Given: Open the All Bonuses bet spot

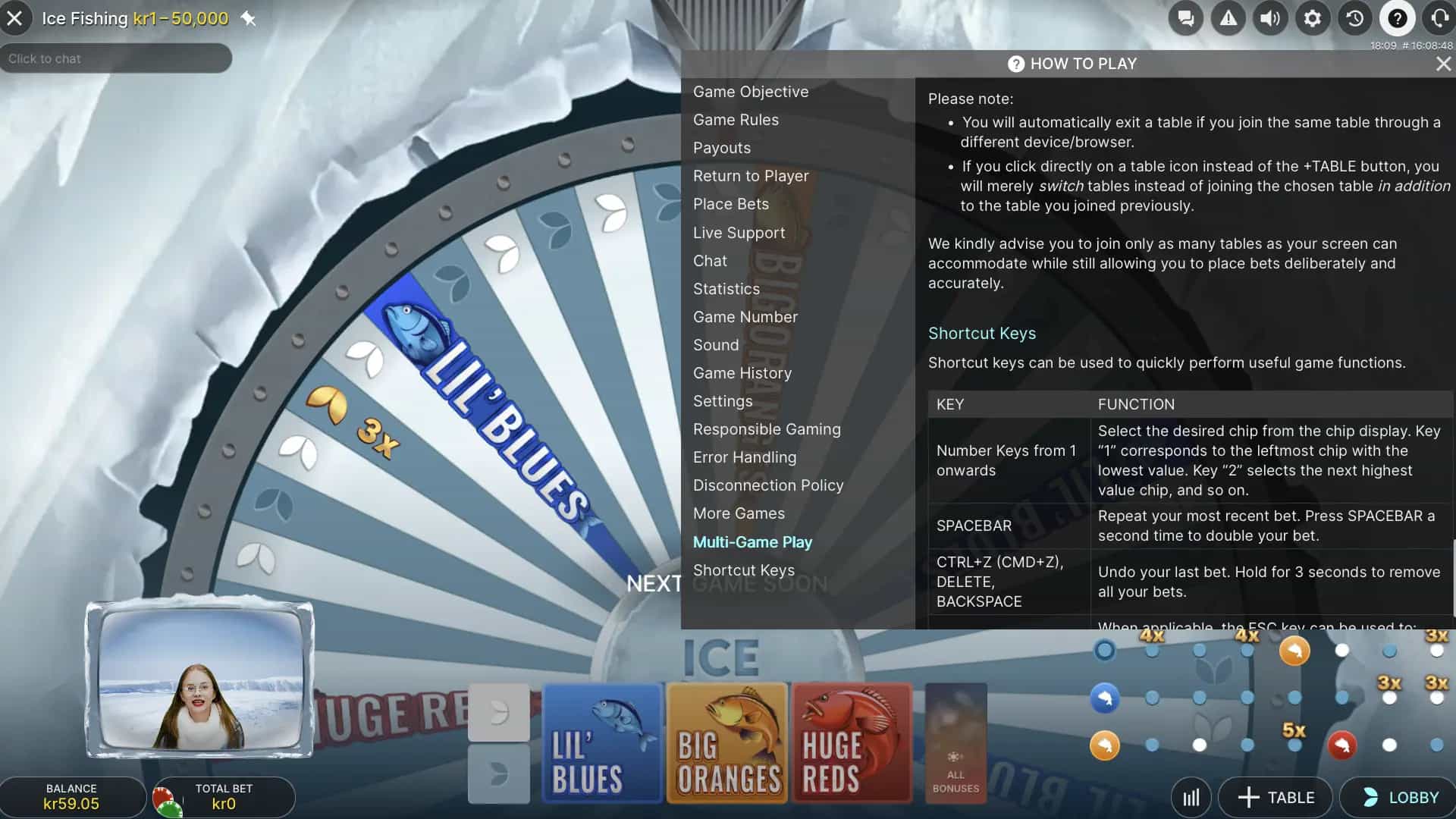Looking at the screenshot, I should 955,743.
